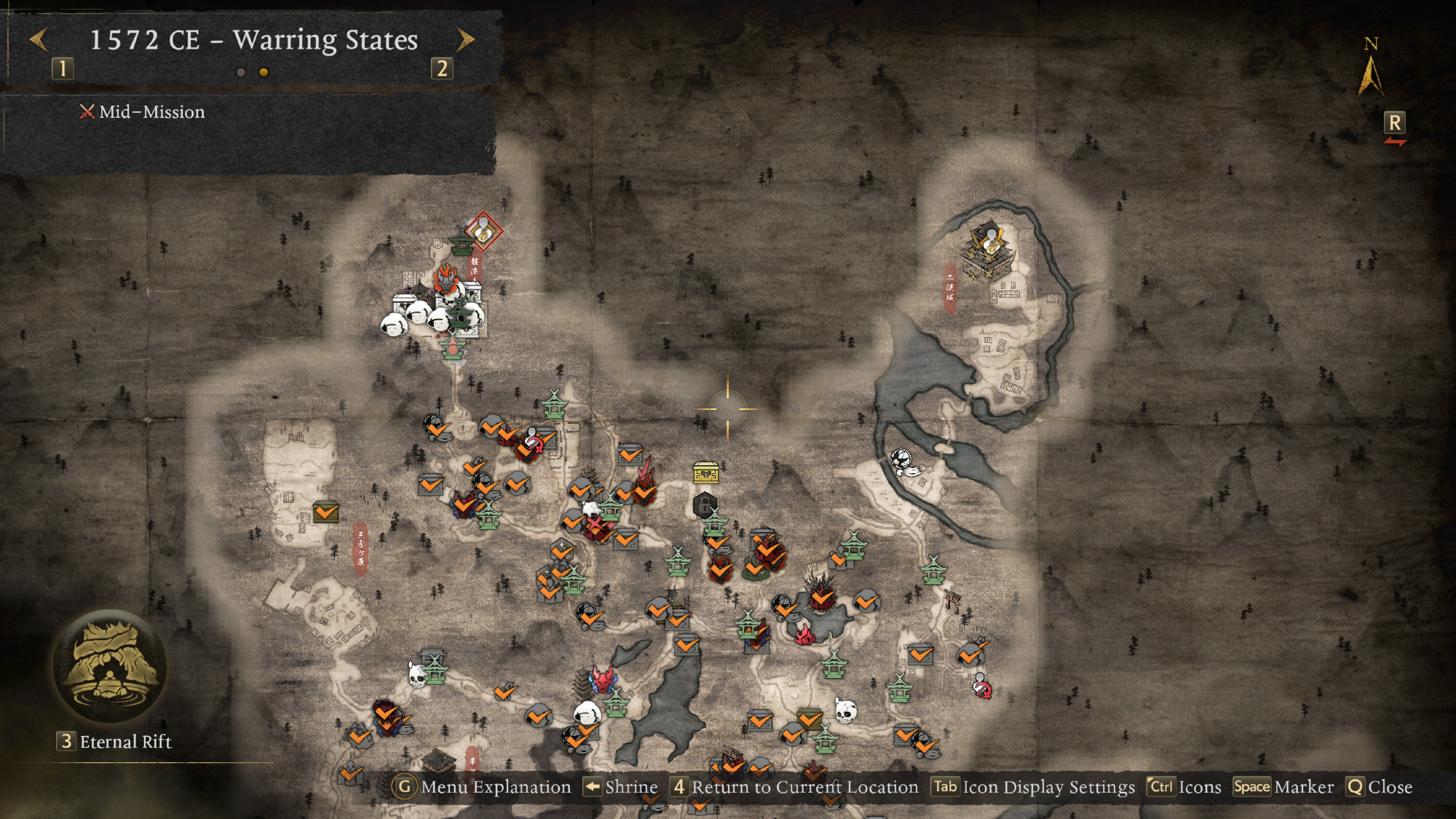This screenshot has height=819, width=1456.
Task: Place a Marker on the map
Action: coord(1283,787)
